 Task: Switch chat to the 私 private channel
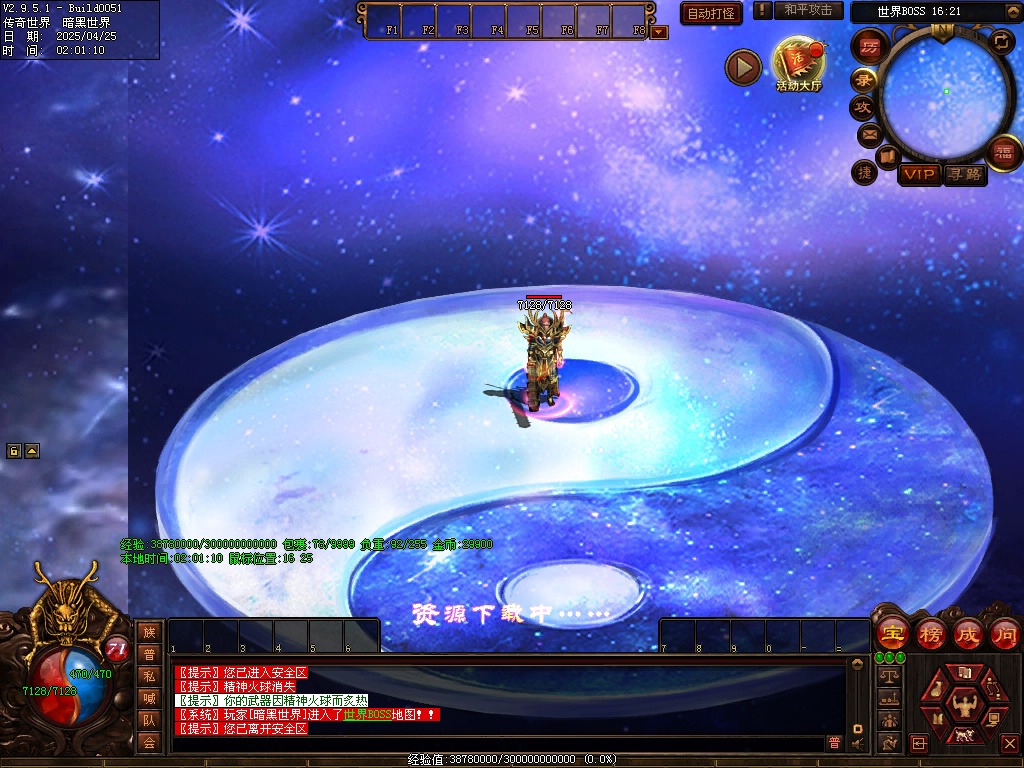(149, 676)
